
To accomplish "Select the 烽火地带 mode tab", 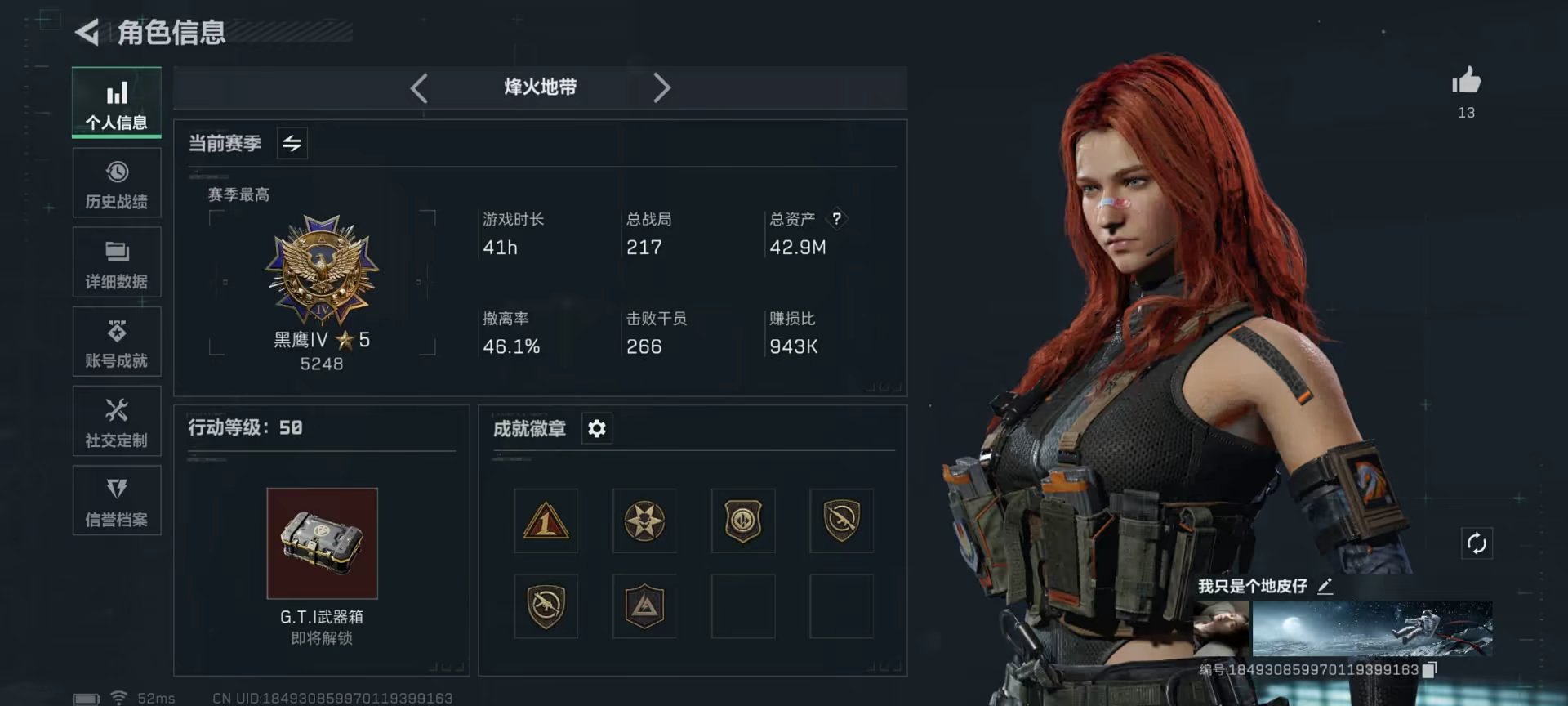I will [541, 87].
